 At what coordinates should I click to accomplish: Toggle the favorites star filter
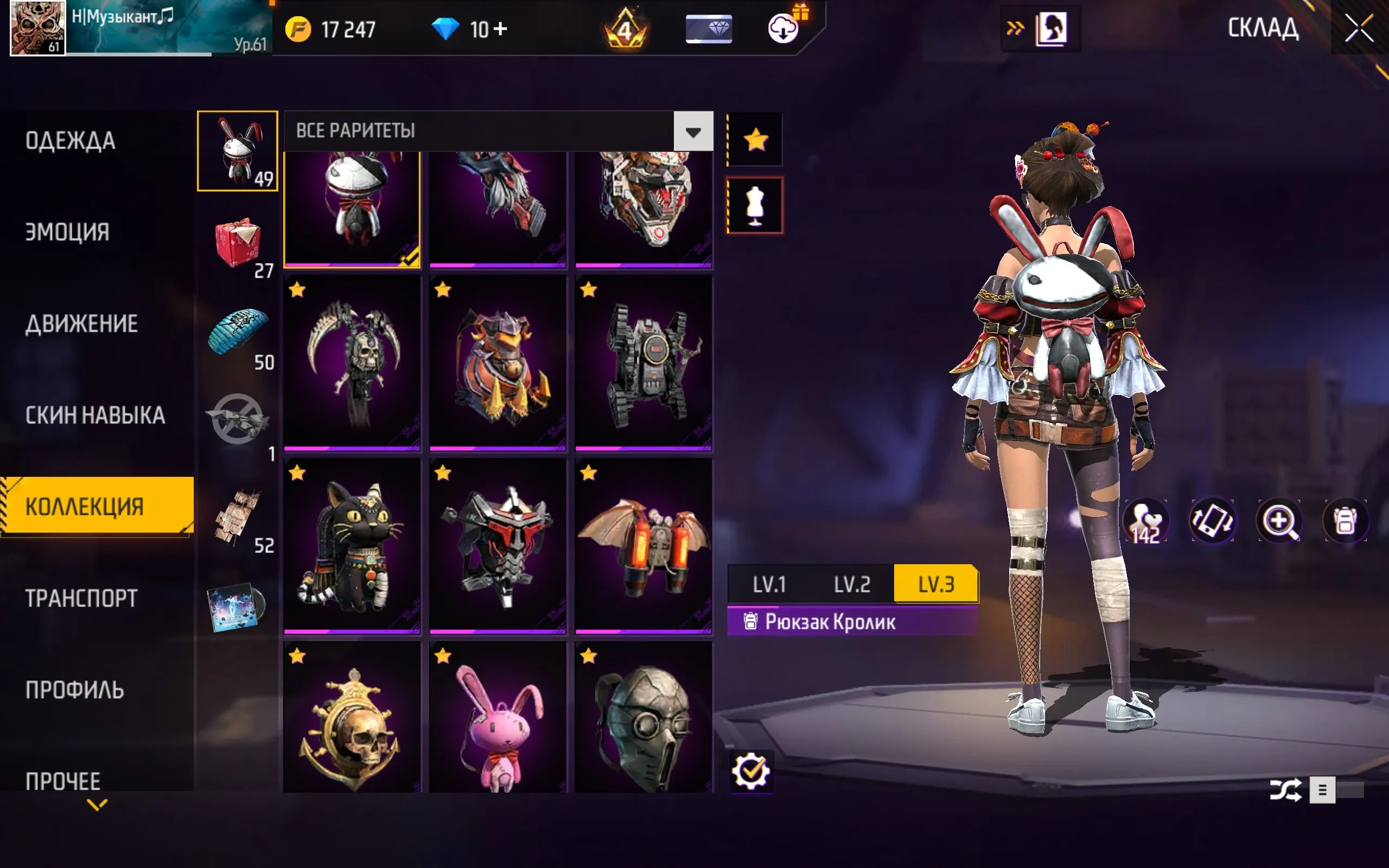coord(755,138)
